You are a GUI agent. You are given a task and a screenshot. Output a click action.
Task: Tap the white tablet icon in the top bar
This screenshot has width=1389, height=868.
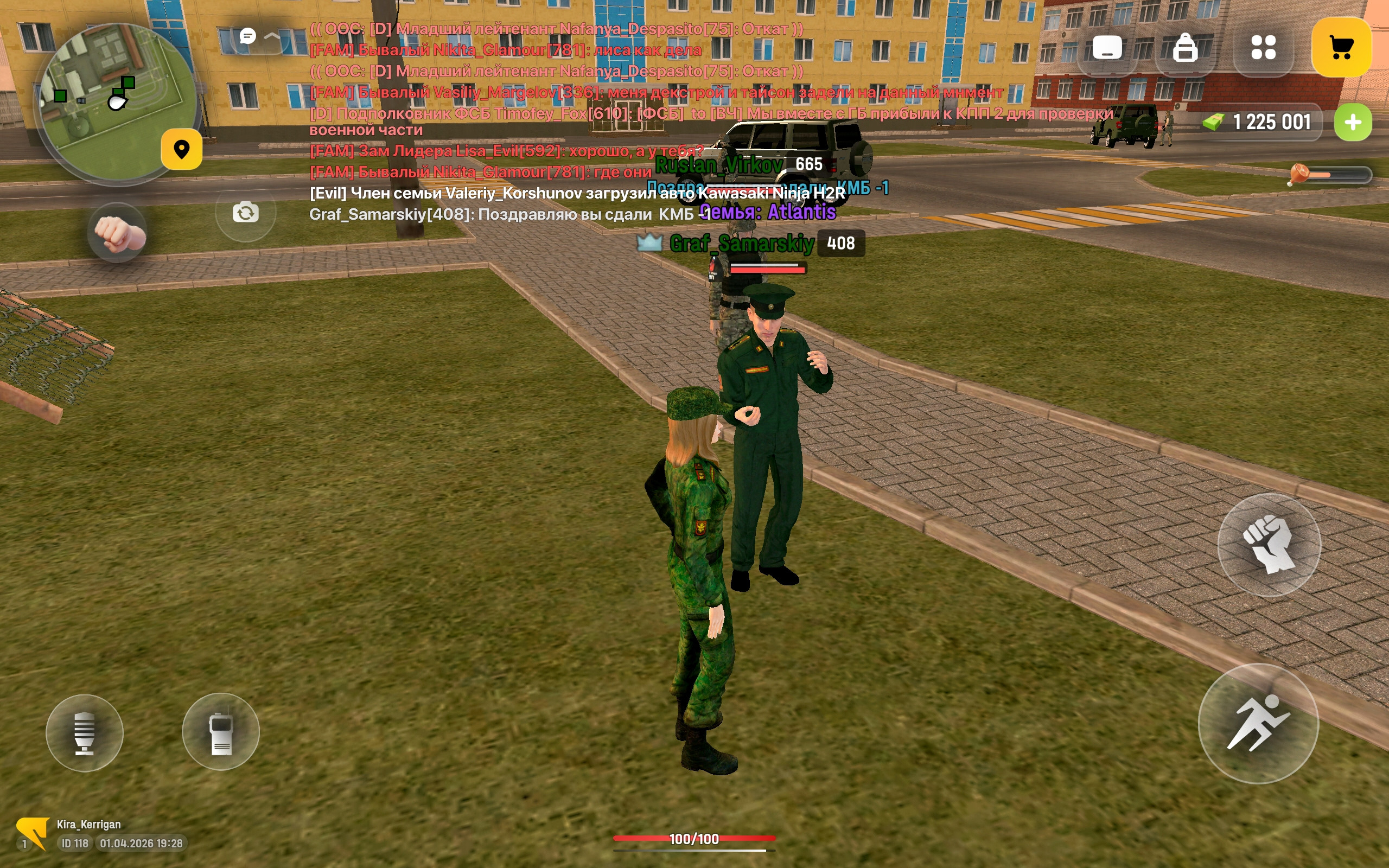(1108, 49)
